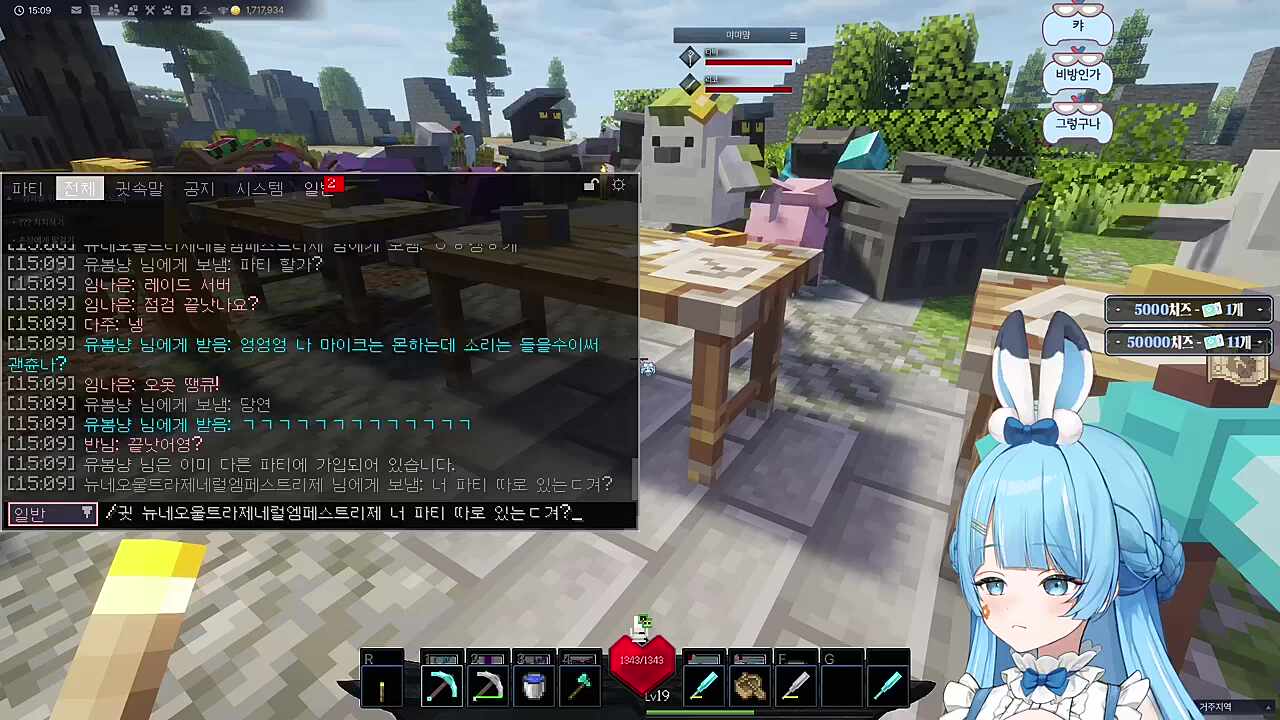Switch to the 파티 chat tab
1280x720 pixels.
[26, 188]
